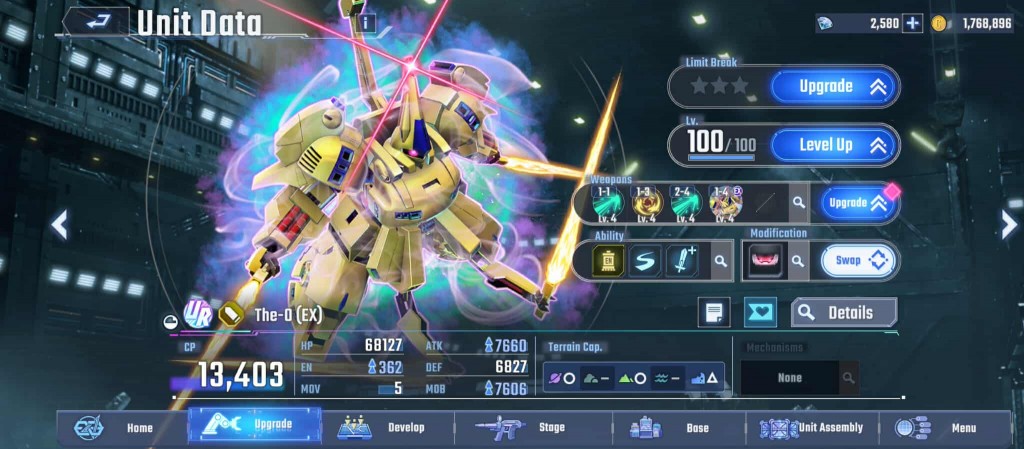1024x449 pixels.
Task: Go back using the return arrow button
Action: point(97,21)
